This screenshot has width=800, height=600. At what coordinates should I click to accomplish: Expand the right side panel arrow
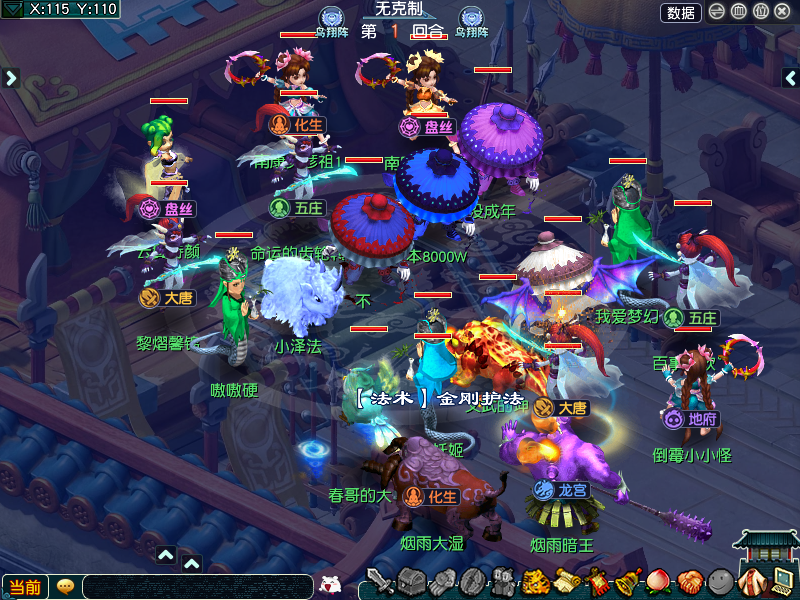click(x=790, y=78)
